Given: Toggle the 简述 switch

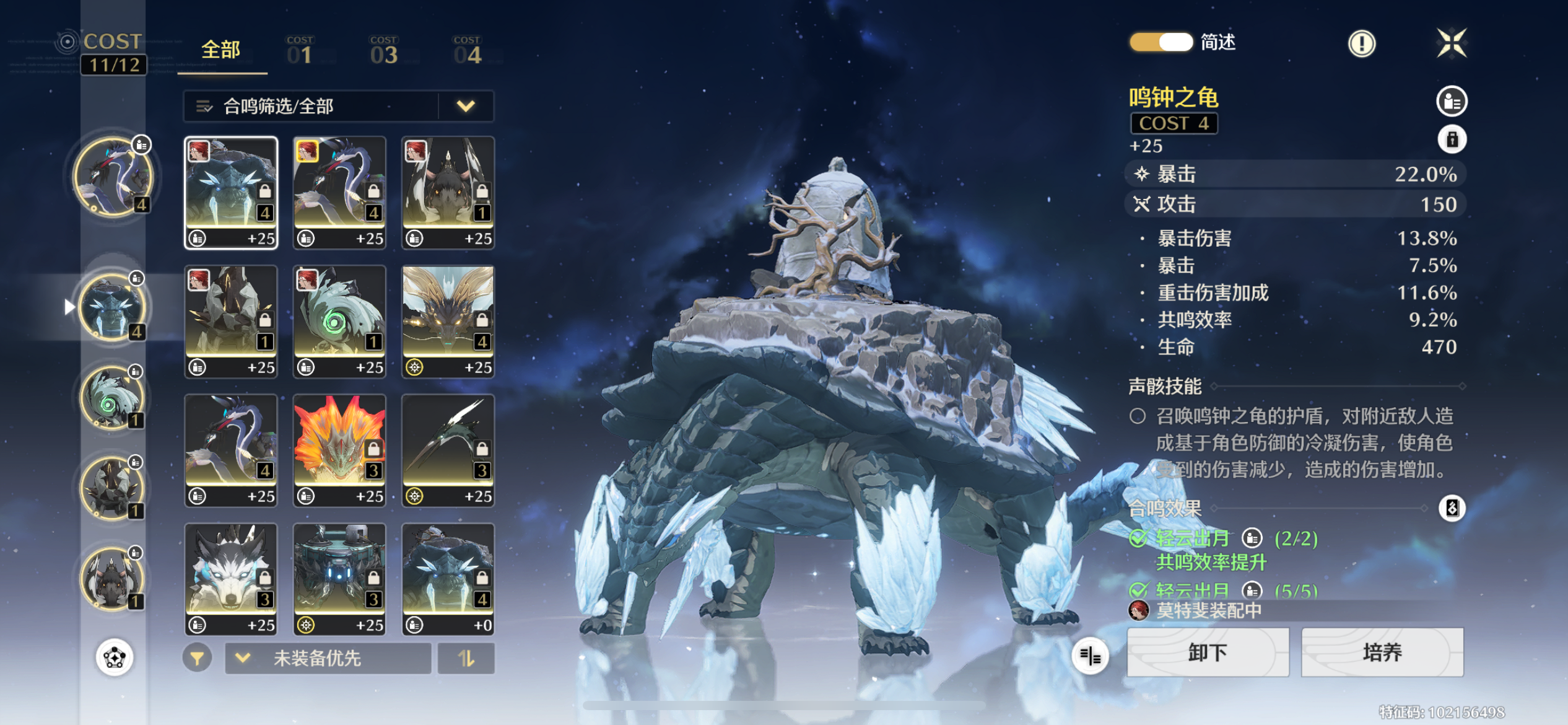Looking at the screenshot, I should pos(1161,42).
